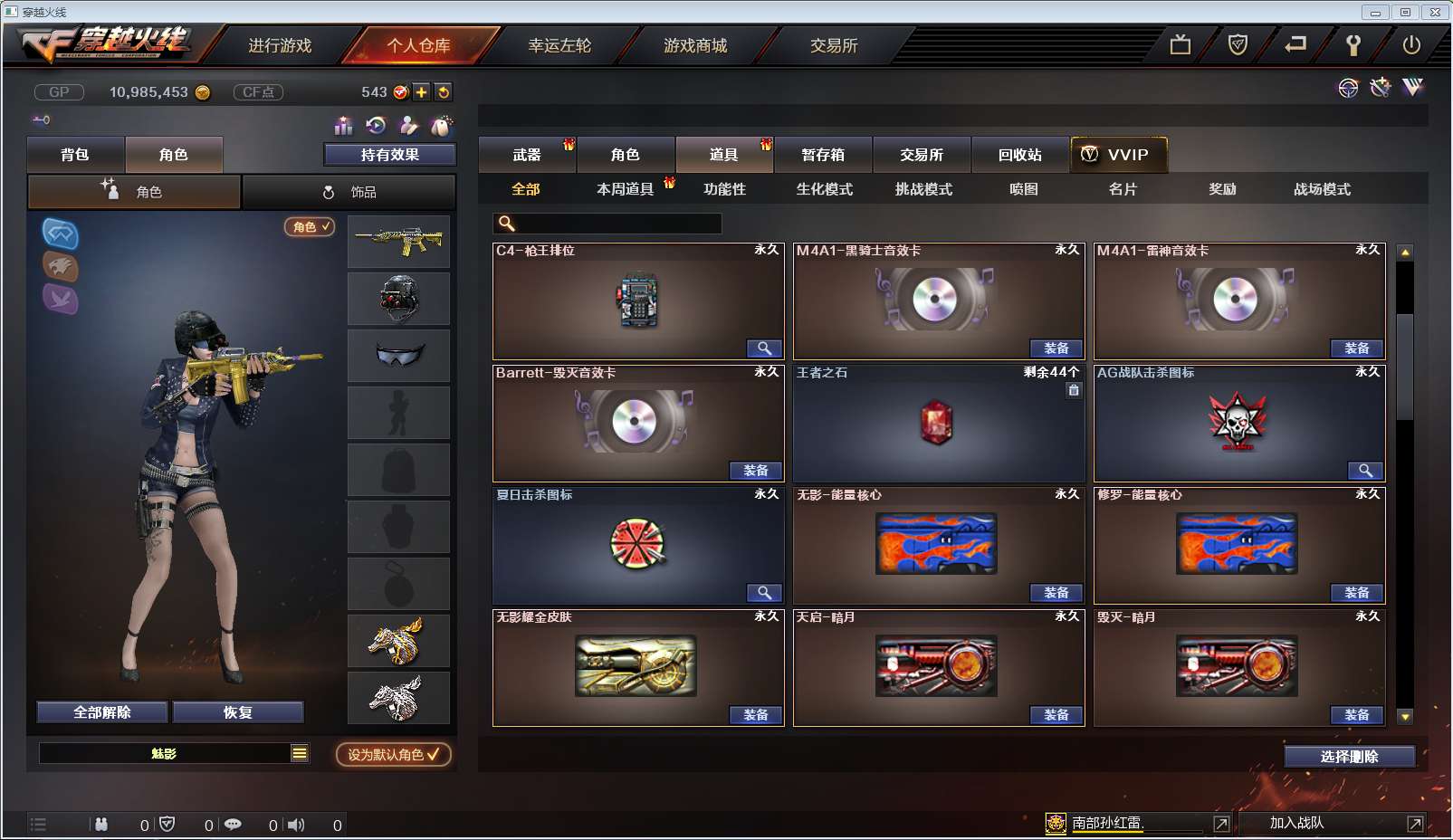Open the shield icon in the status bar
The height and width of the screenshot is (840, 1453).
click(166, 825)
